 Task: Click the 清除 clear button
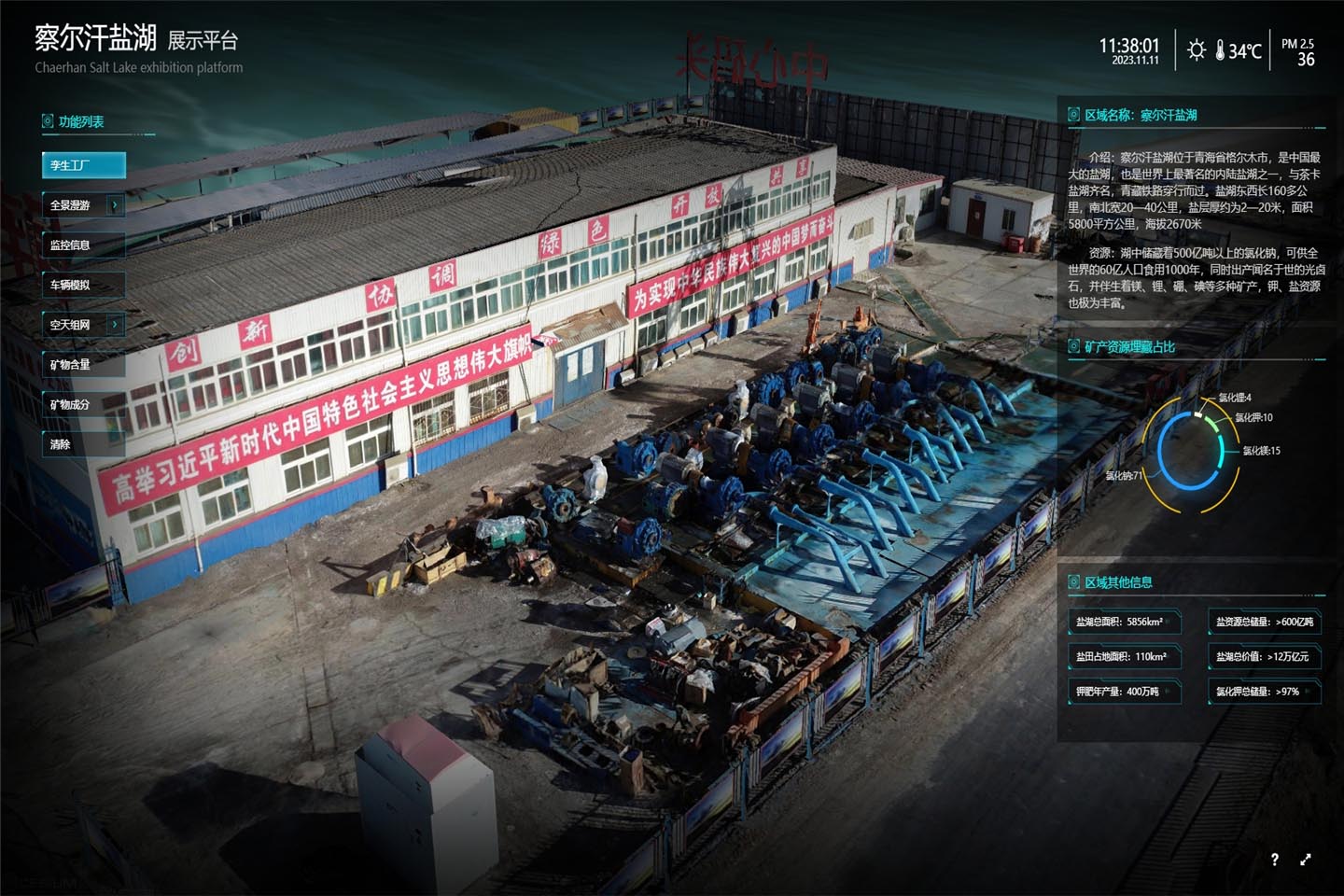[83, 444]
